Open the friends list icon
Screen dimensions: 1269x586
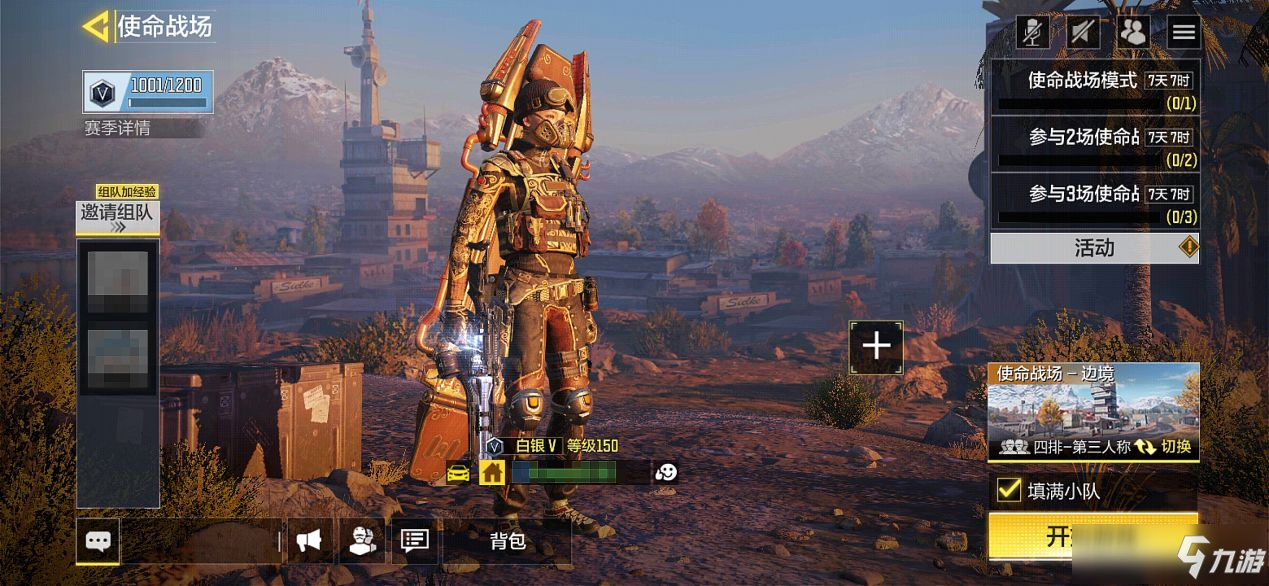(x=1133, y=32)
